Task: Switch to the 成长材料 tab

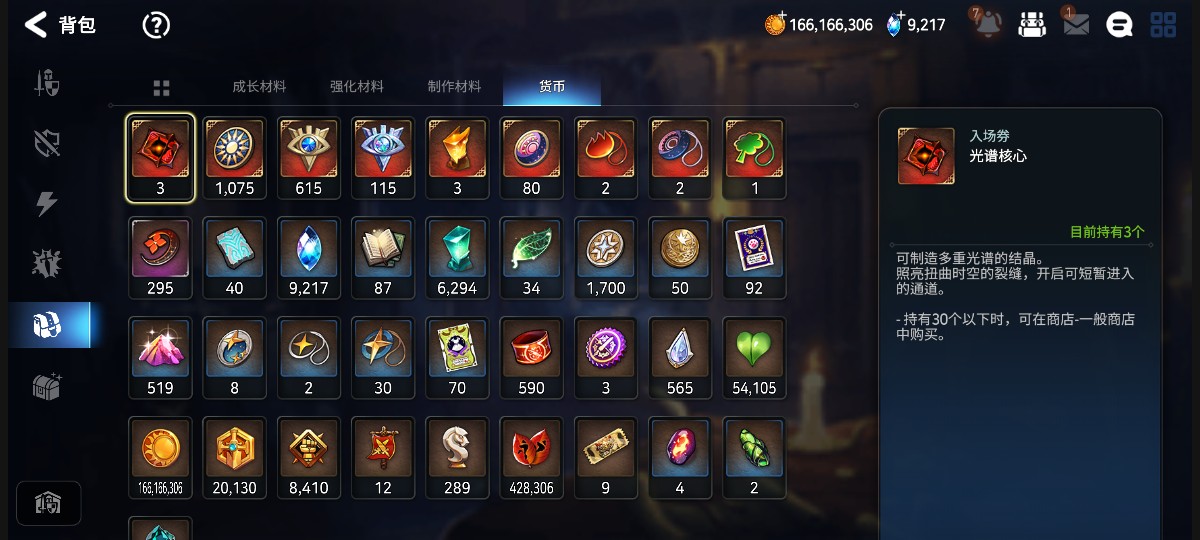Action: [x=259, y=87]
